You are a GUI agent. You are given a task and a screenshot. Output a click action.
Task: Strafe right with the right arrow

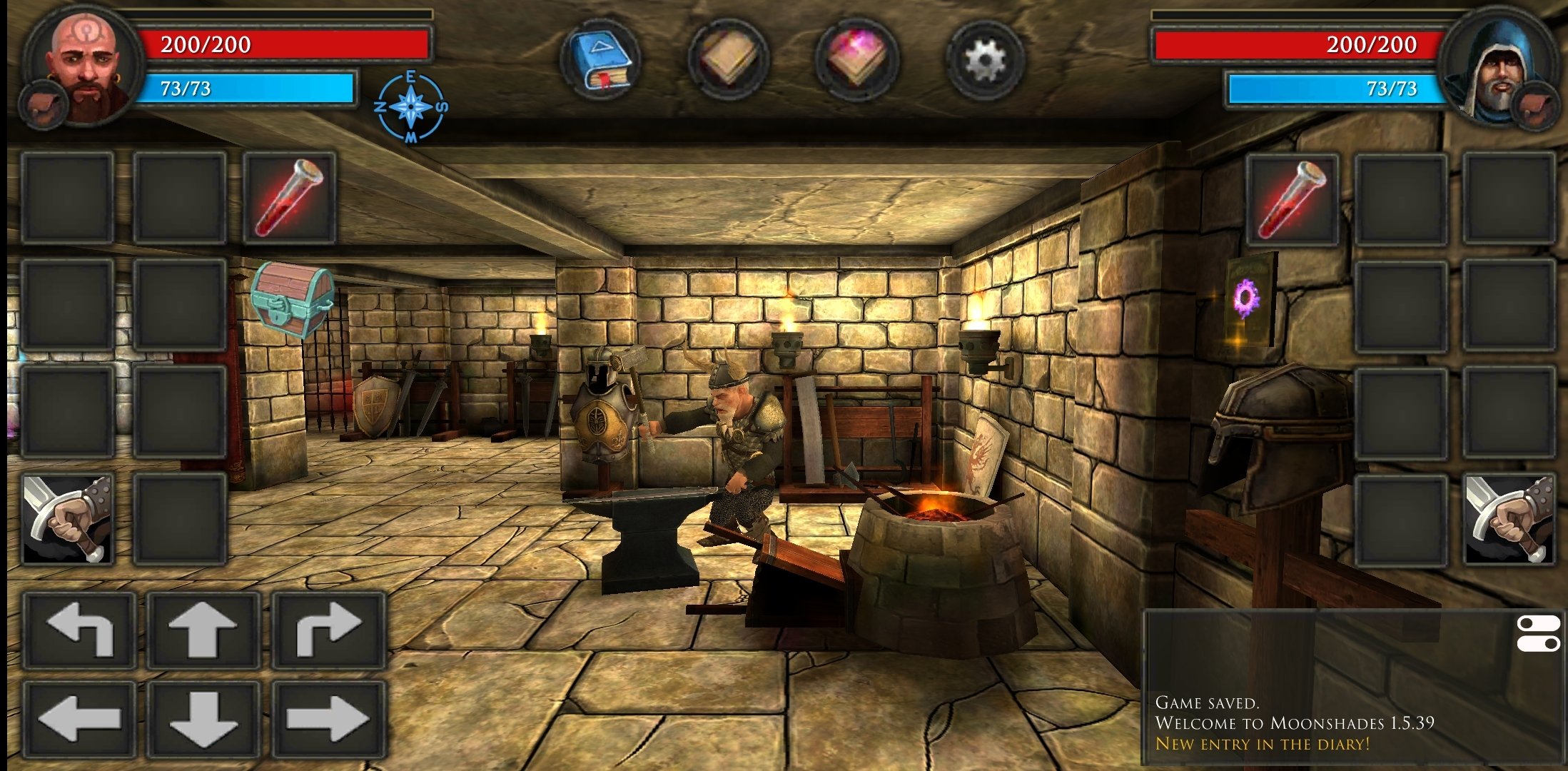pos(328,719)
